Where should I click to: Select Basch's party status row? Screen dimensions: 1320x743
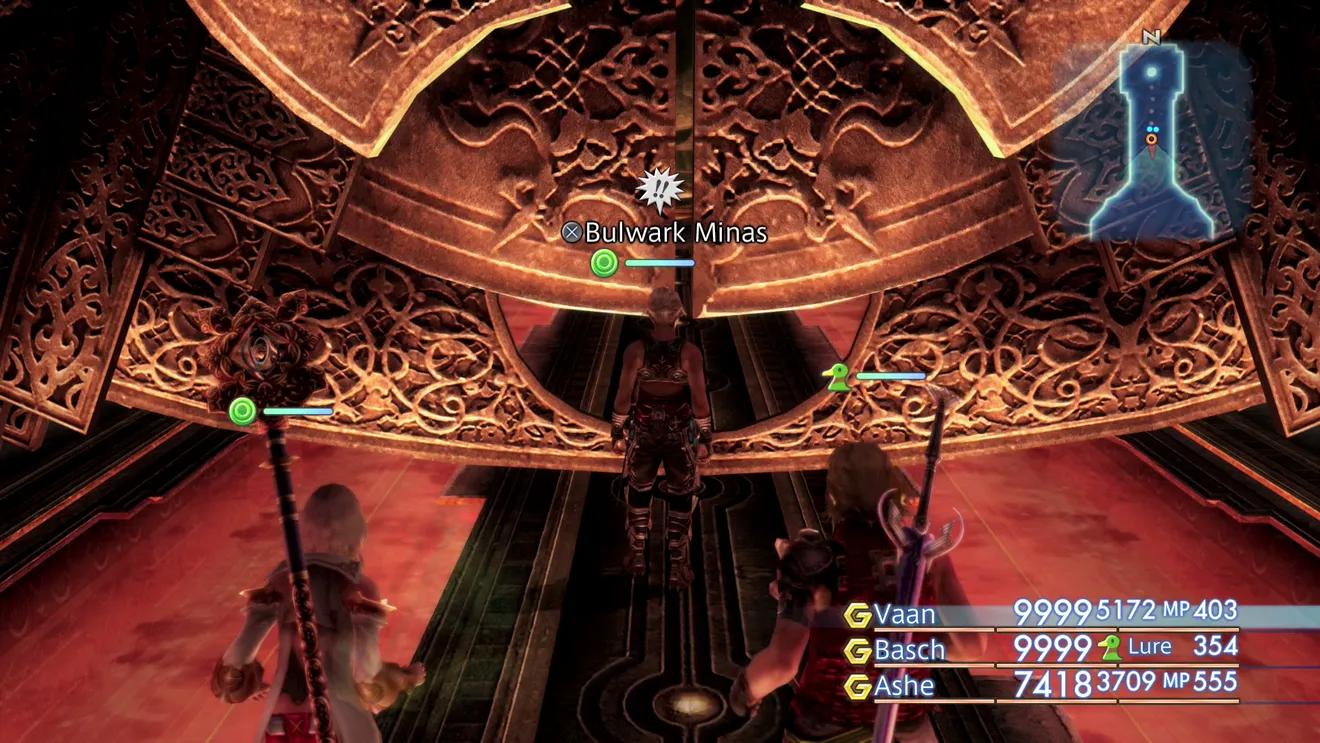click(1040, 649)
